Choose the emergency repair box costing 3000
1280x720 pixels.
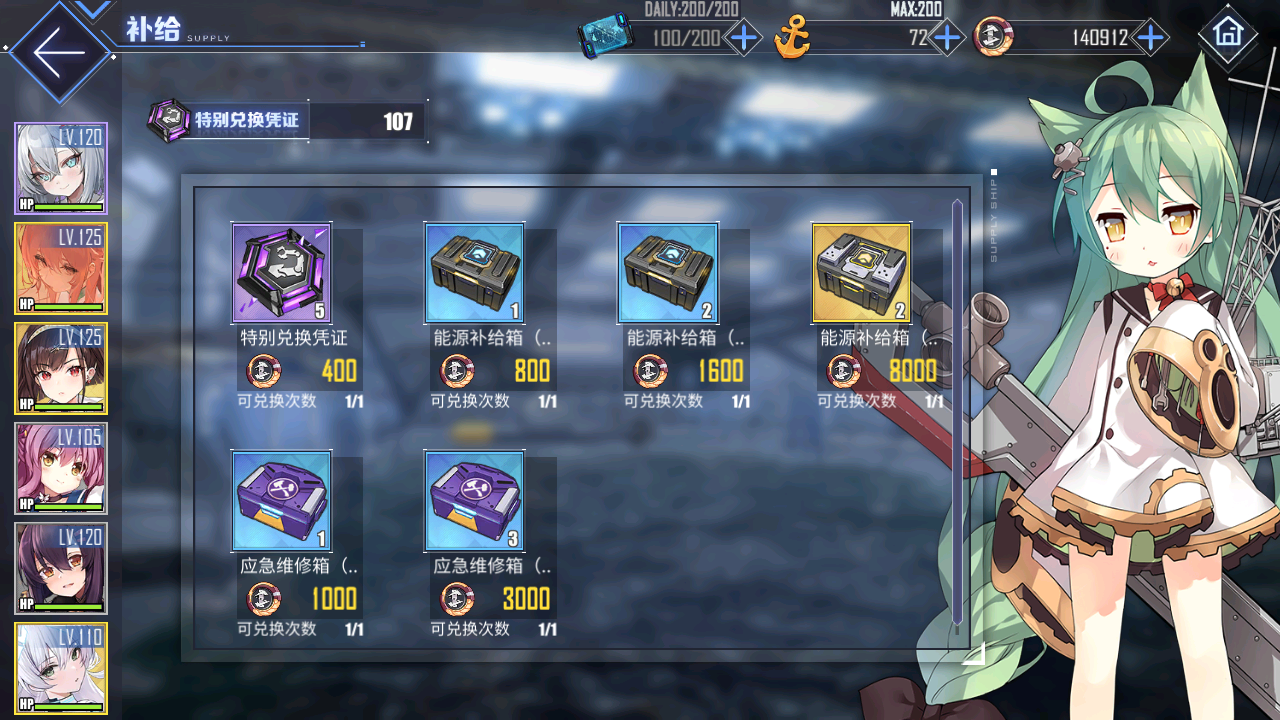(x=475, y=500)
